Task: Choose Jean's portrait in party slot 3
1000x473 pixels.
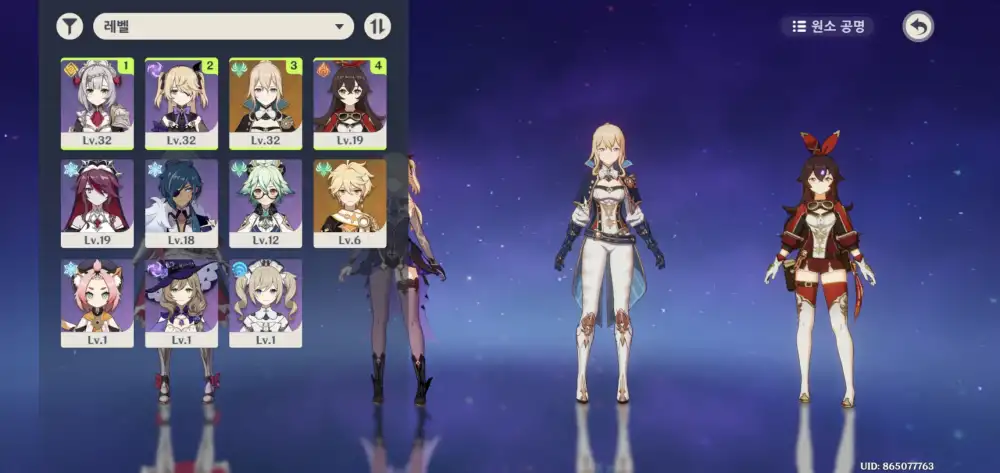Action: (265, 101)
